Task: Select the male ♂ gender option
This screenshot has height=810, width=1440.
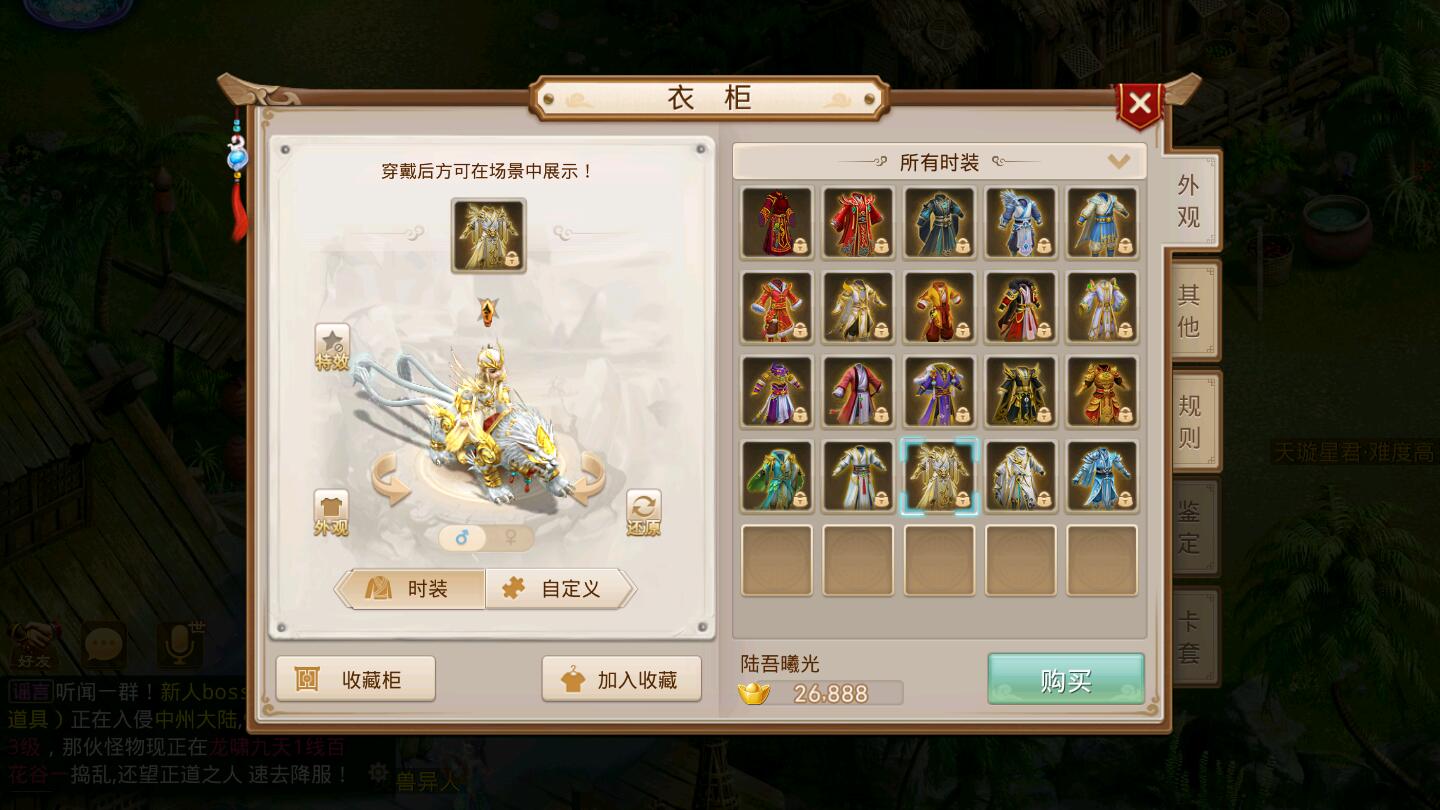Action: pyautogui.click(x=463, y=537)
